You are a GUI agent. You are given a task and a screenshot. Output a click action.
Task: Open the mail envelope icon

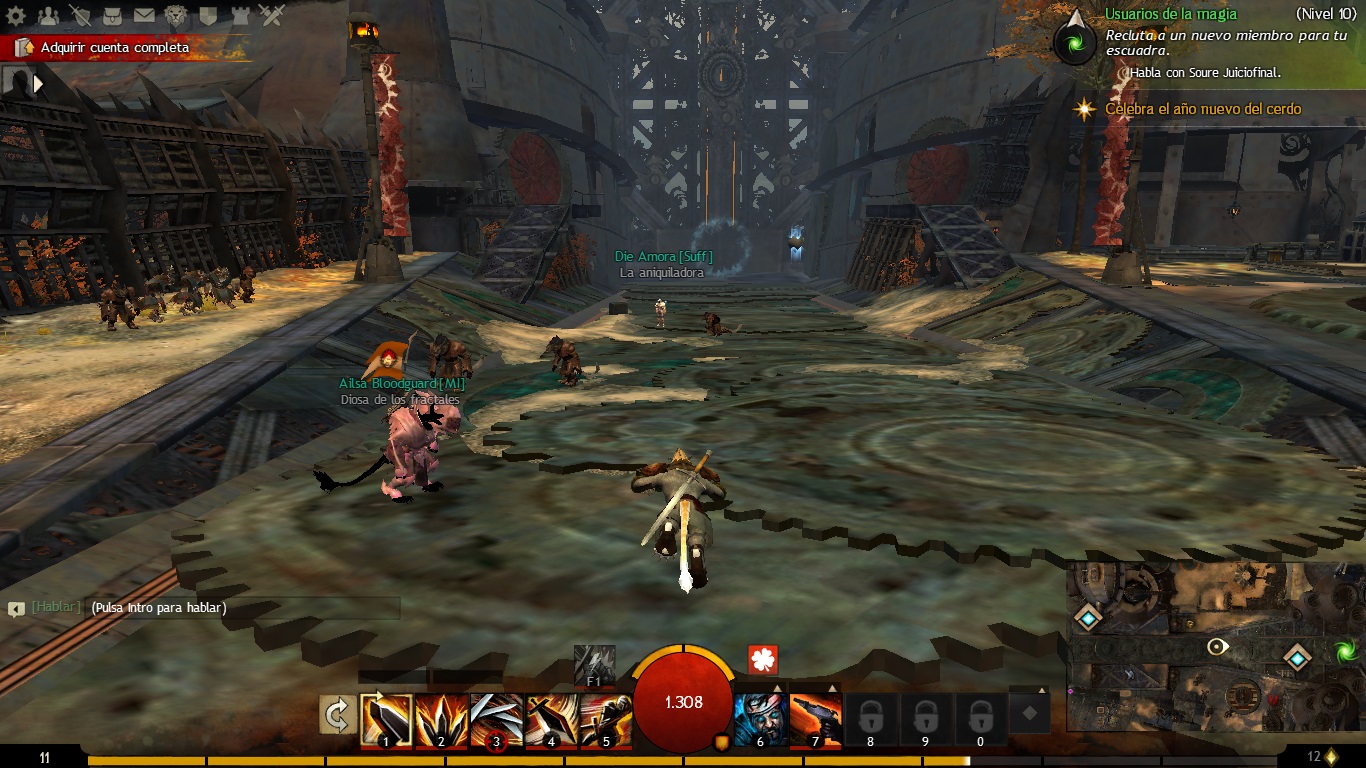[x=144, y=15]
